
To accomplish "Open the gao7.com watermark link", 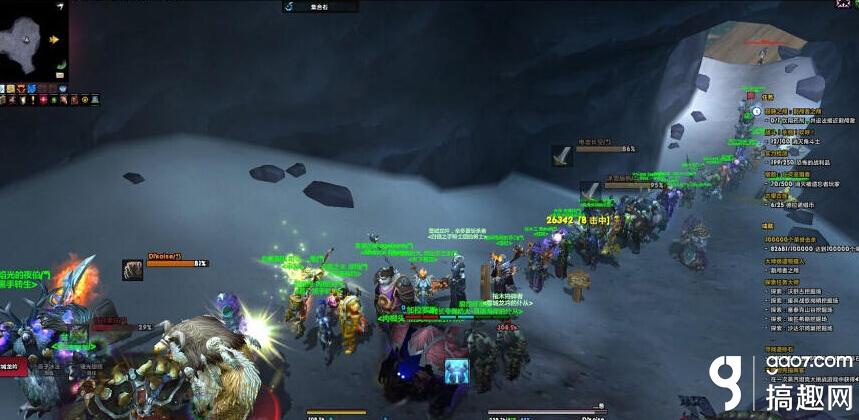I will point(812,362).
